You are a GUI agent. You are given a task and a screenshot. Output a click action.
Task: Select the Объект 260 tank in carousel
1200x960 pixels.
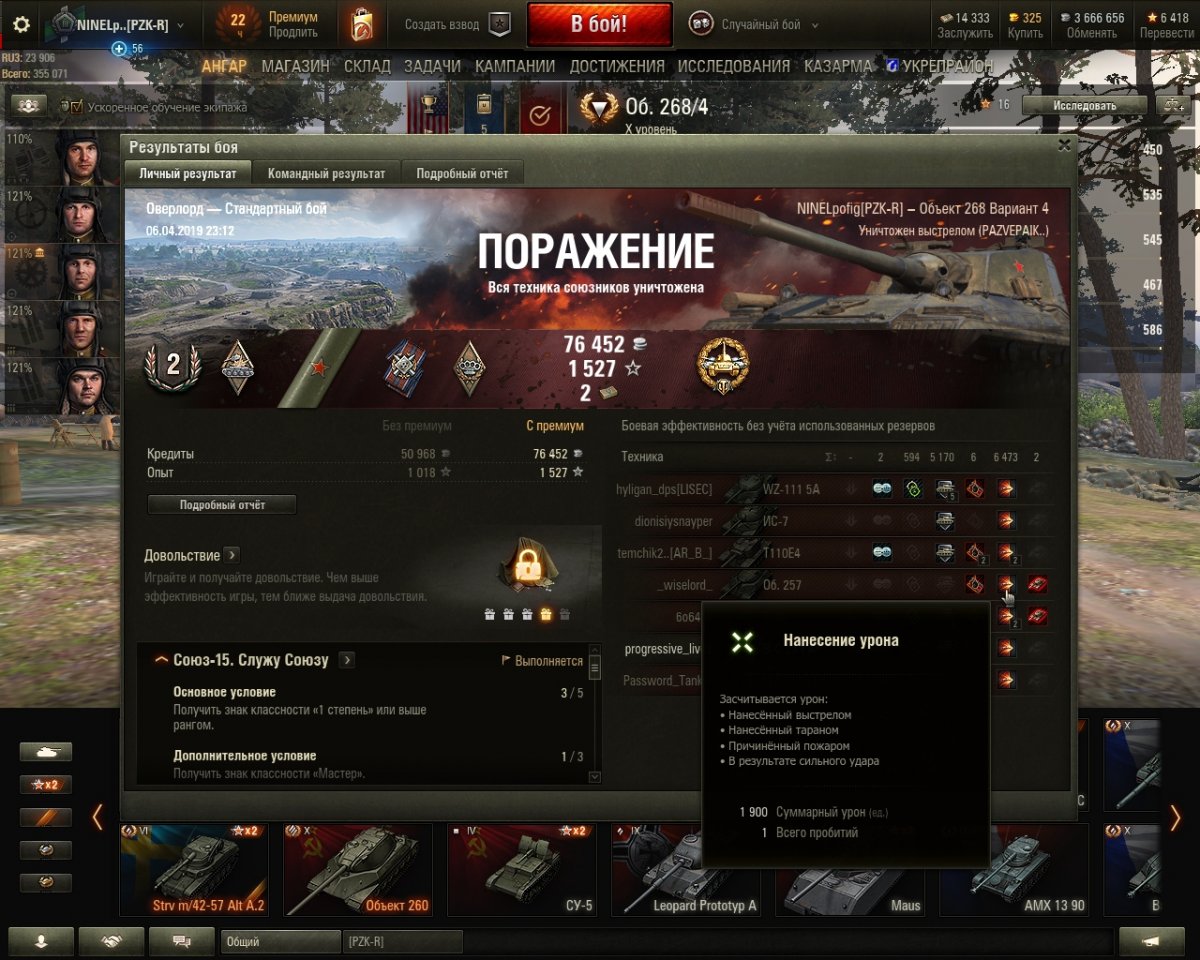356,868
